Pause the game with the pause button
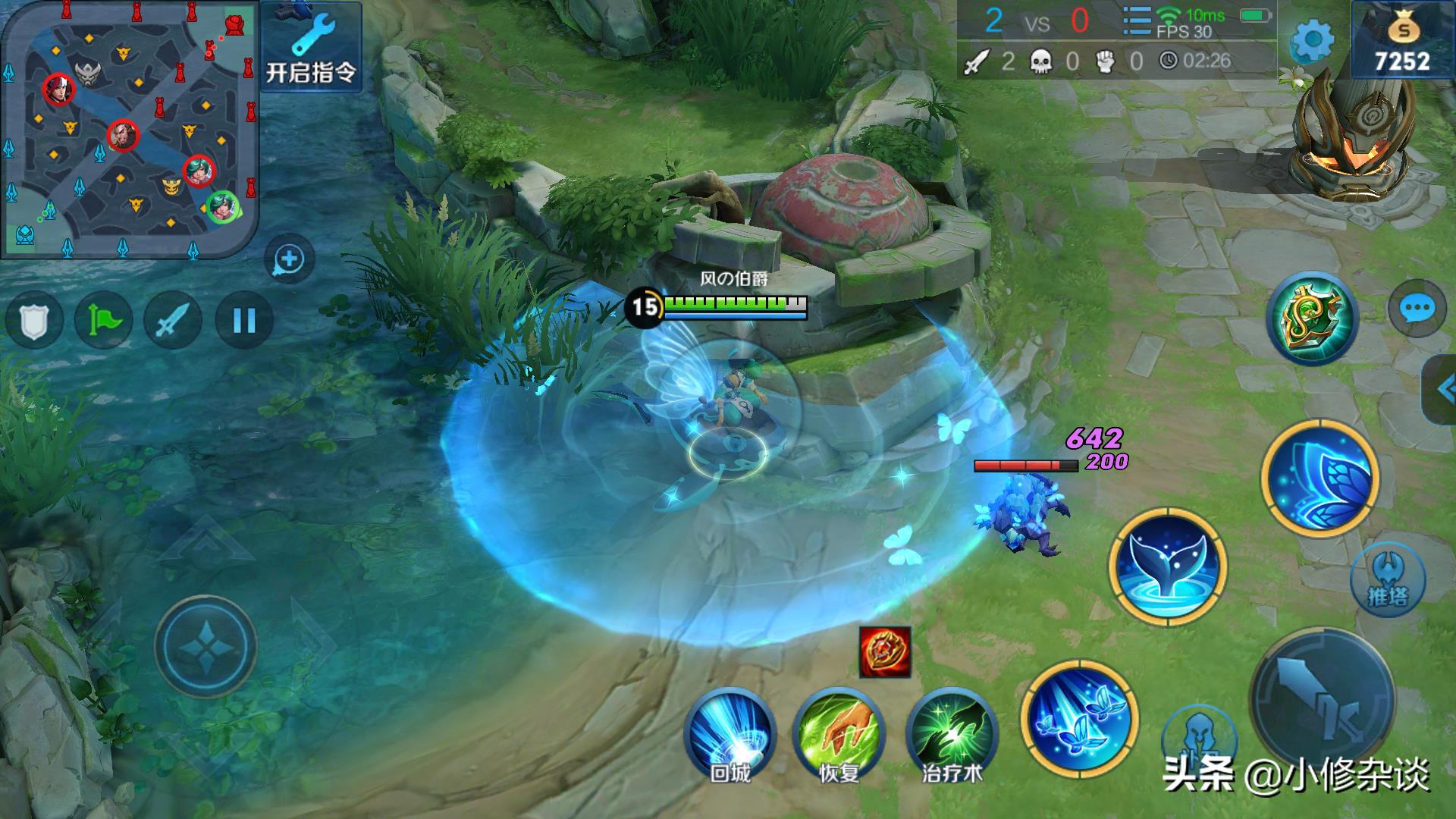This screenshot has height=819, width=1456. point(243,321)
